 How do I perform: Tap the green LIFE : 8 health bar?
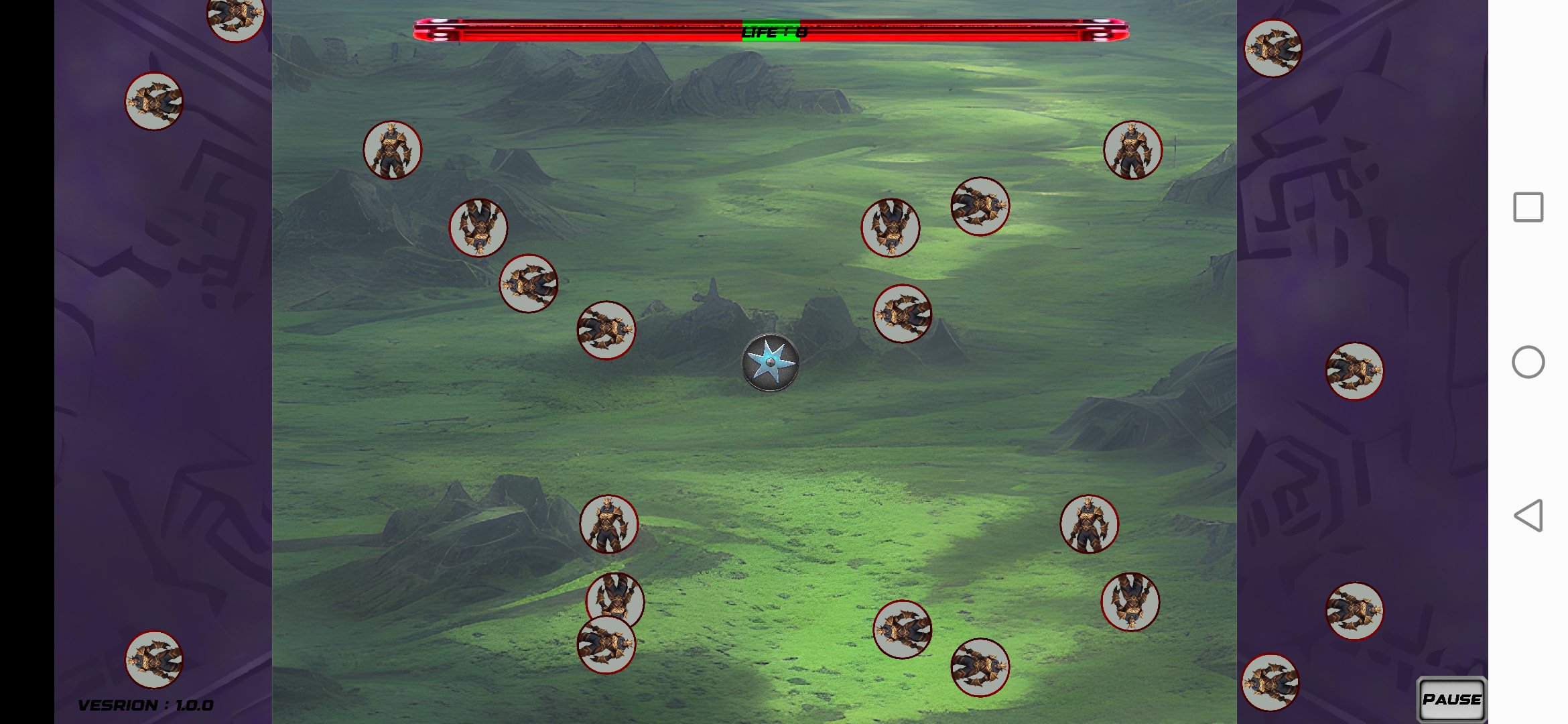point(771,32)
